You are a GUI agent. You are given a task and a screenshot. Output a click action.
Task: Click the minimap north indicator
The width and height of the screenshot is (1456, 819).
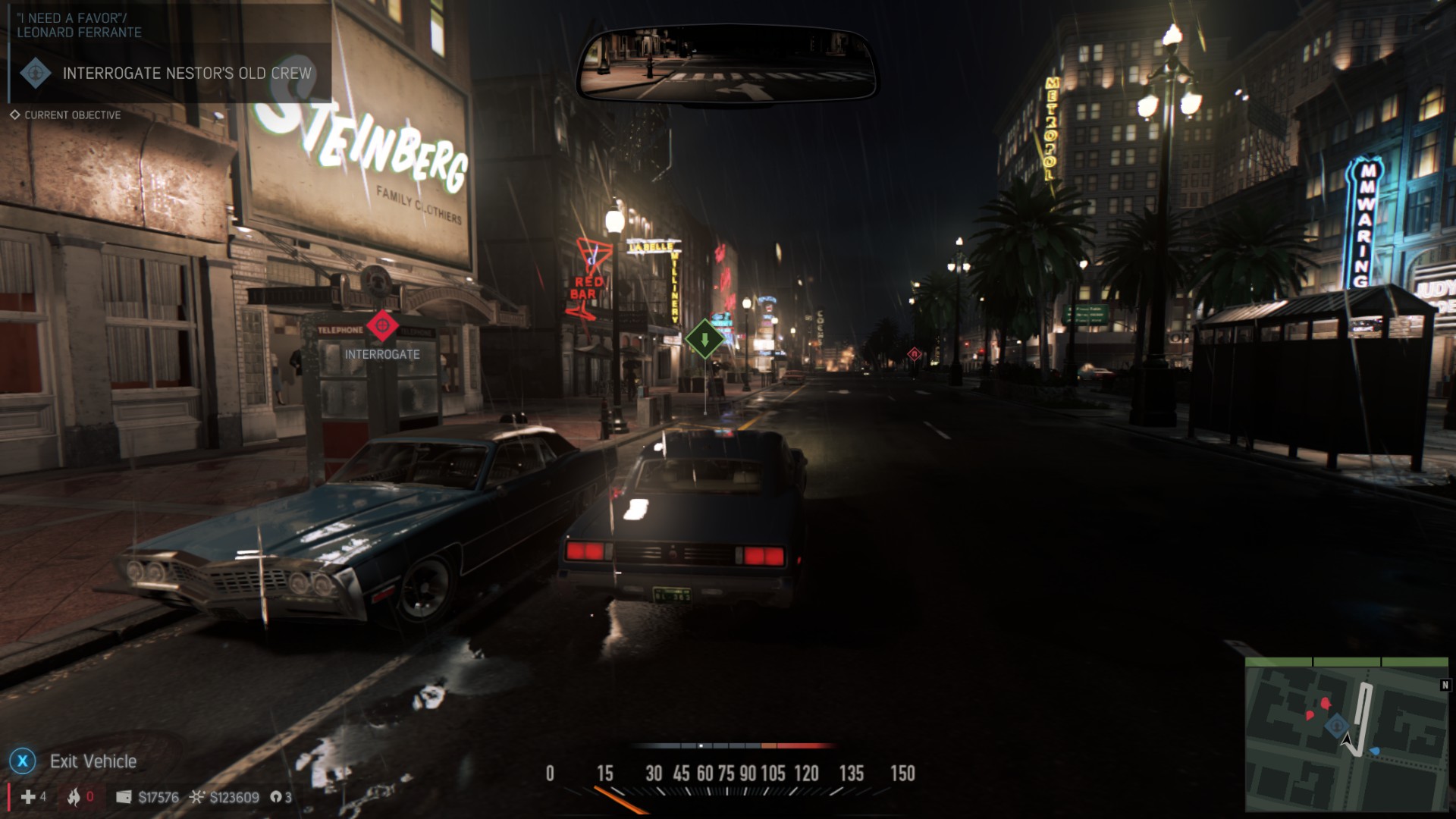(1445, 686)
